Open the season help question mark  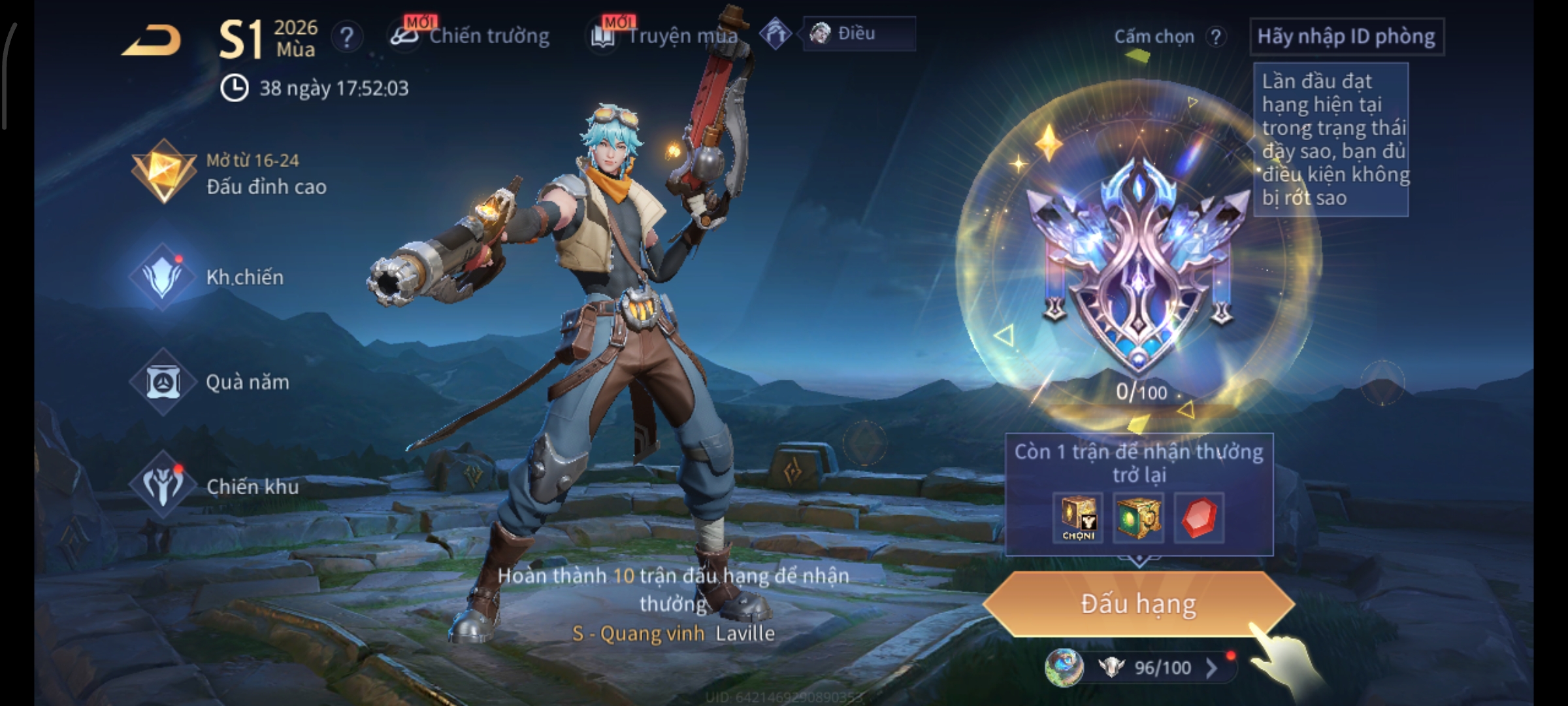click(347, 37)
